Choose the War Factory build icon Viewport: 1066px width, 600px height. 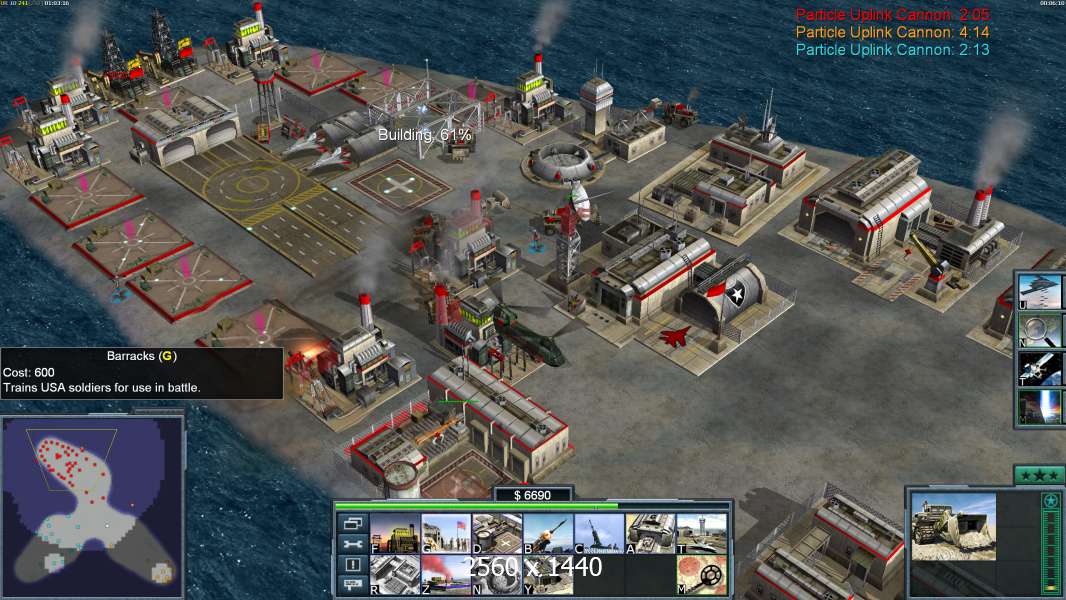point(650,534)
